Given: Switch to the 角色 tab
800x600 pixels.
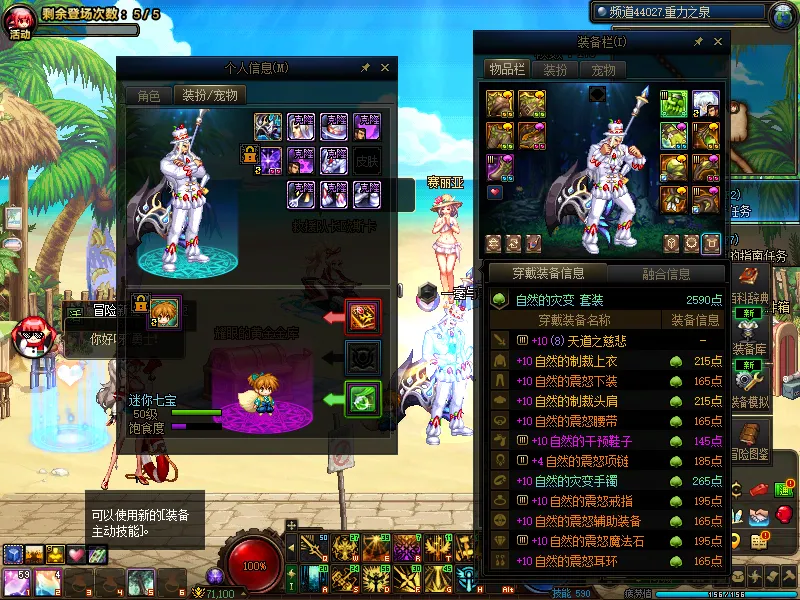Looking at the screenshot, I should (148, 96).
